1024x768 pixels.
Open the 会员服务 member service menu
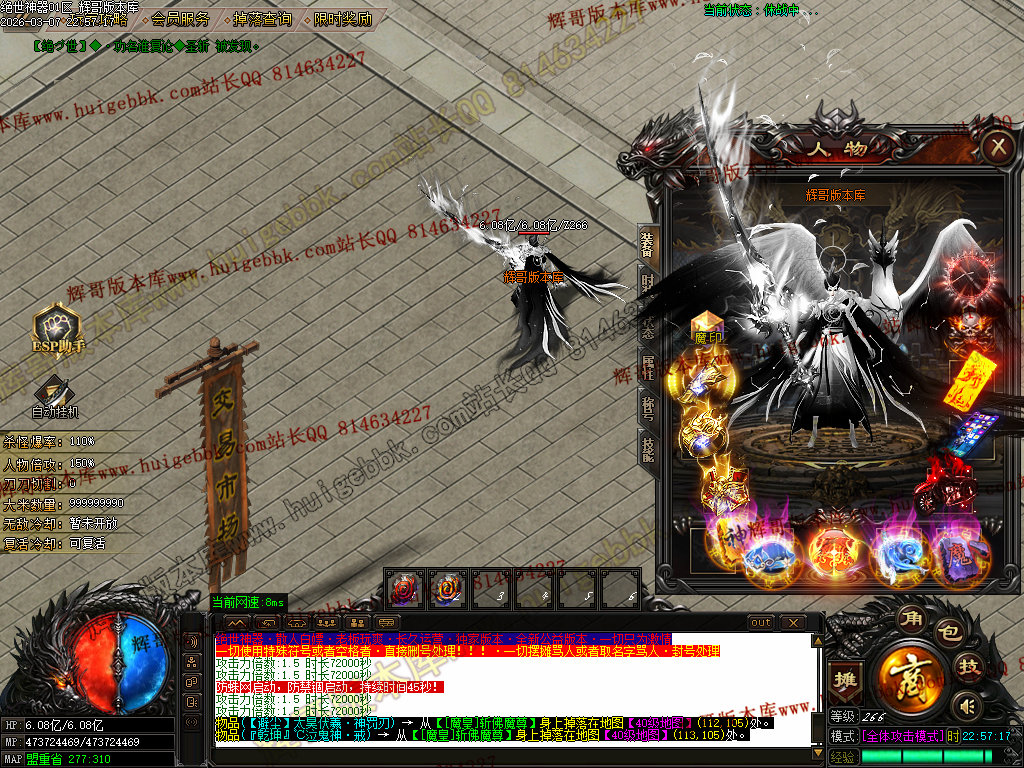[181, 19]
